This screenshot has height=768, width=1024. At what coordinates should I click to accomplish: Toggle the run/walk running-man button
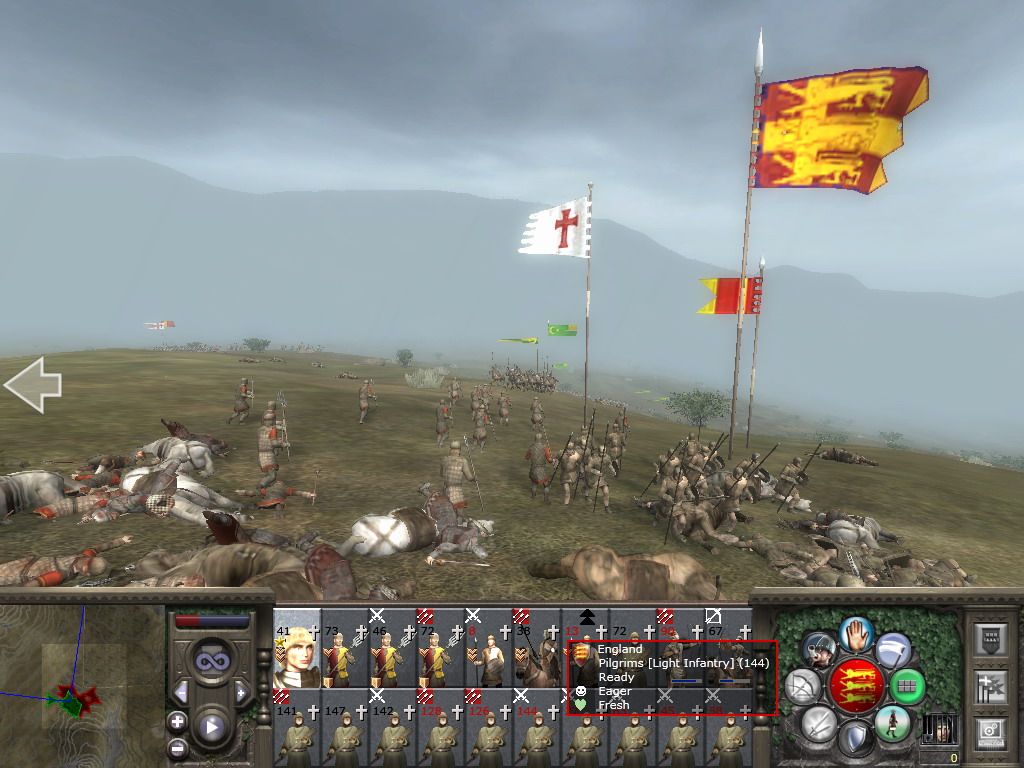(893, 723)
